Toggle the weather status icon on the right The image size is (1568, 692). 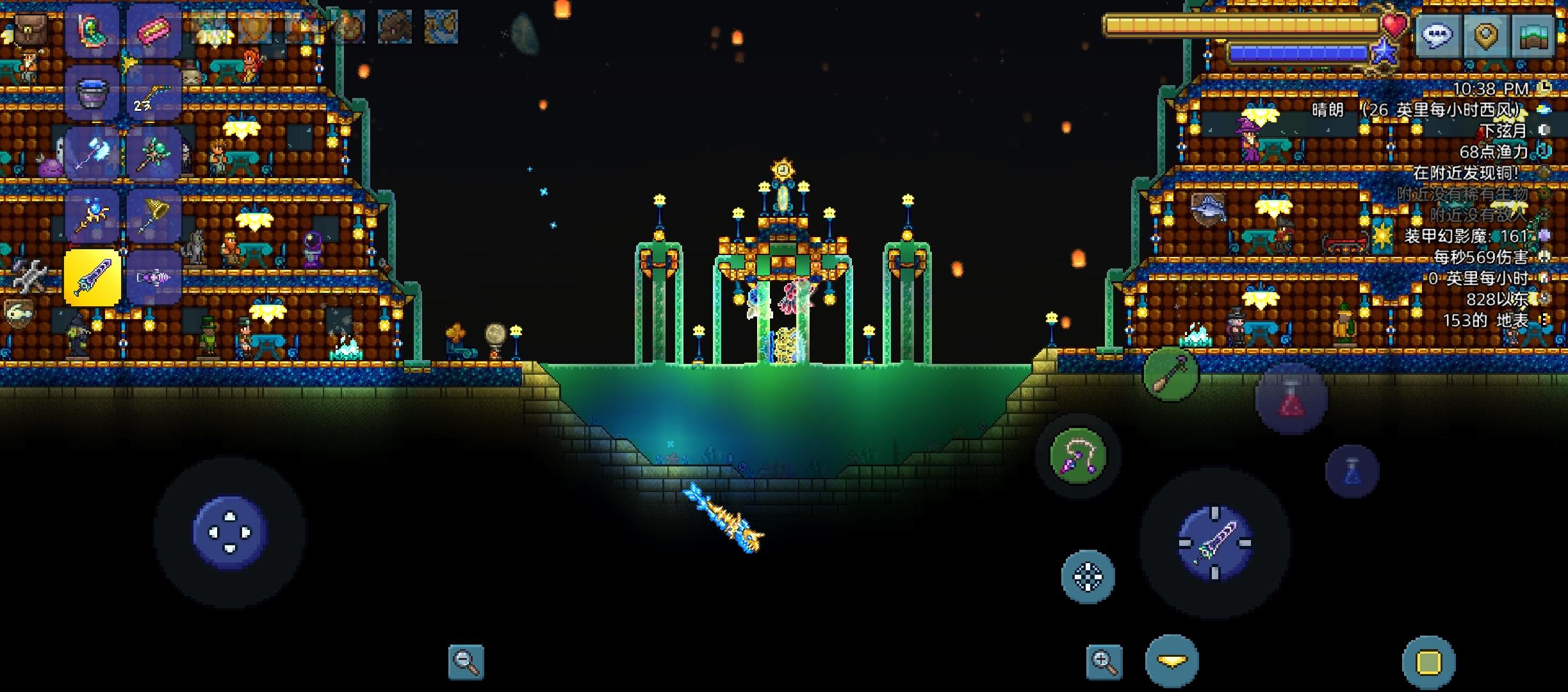pos(1545,109)
